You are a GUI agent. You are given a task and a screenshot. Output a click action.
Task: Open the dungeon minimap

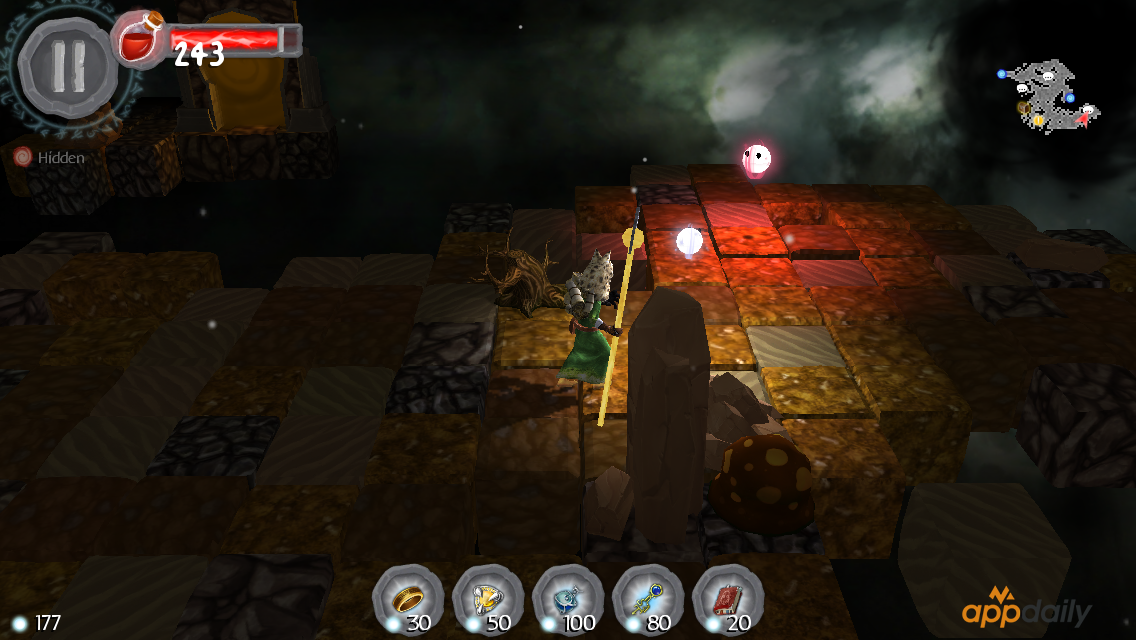(x=1050, y=97)
